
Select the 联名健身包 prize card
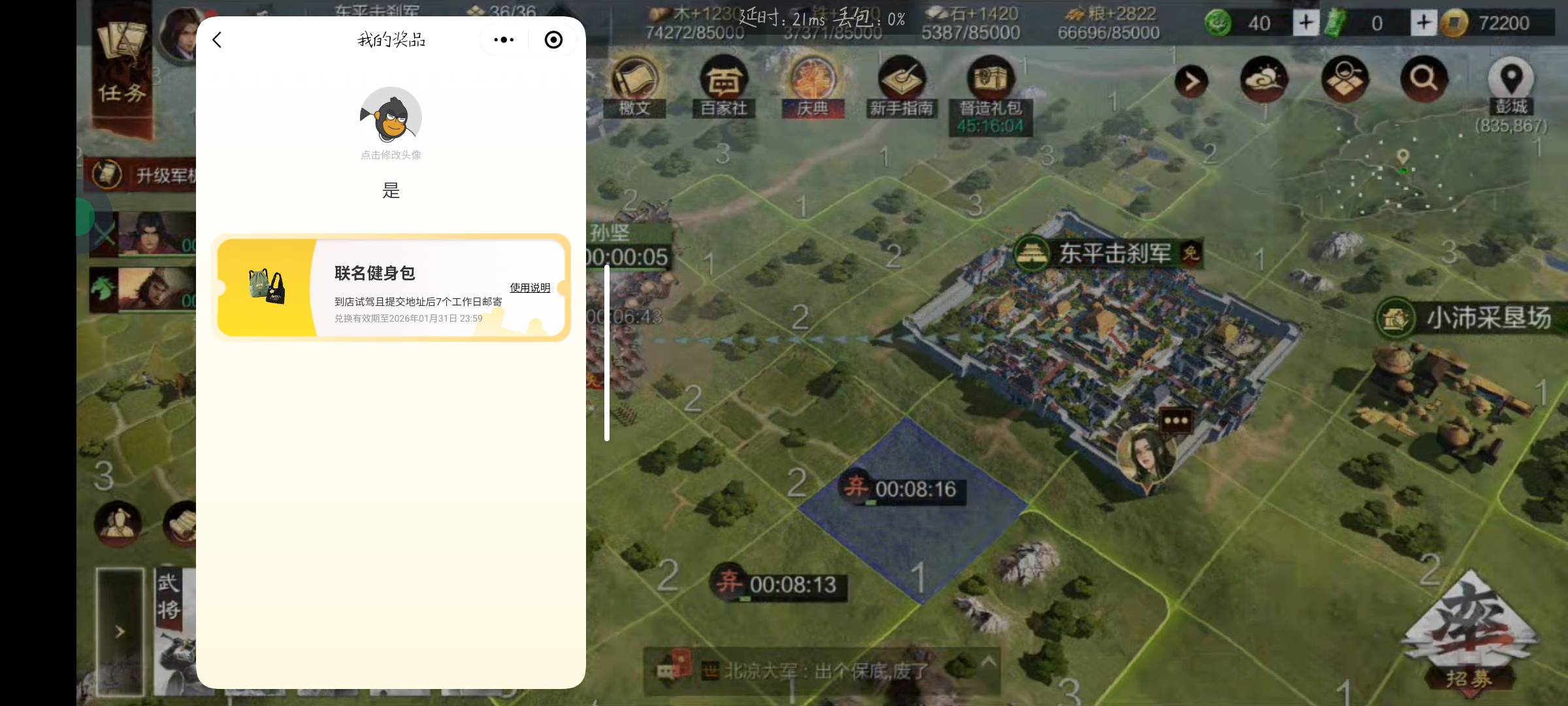391,288
